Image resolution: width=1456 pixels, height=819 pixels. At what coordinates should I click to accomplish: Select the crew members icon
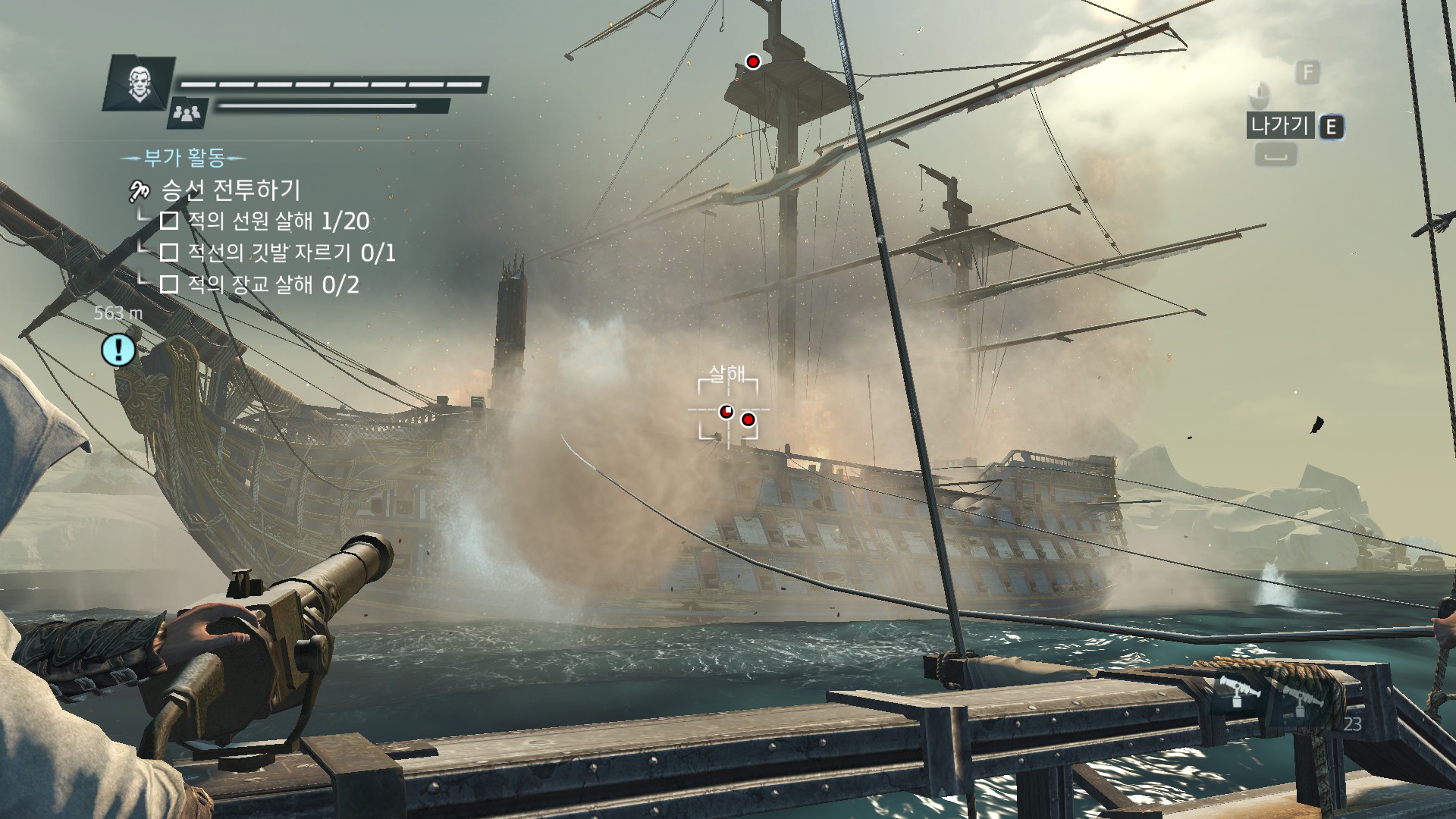187,113
